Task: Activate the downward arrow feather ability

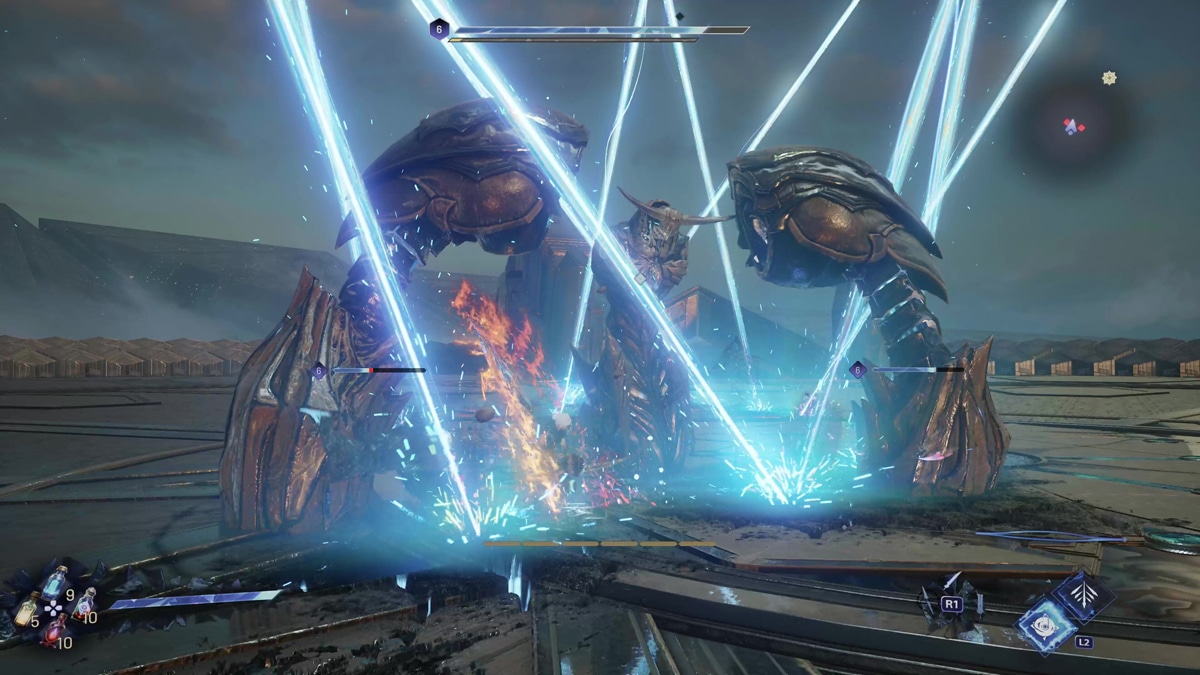Action: coord(1084,597)
